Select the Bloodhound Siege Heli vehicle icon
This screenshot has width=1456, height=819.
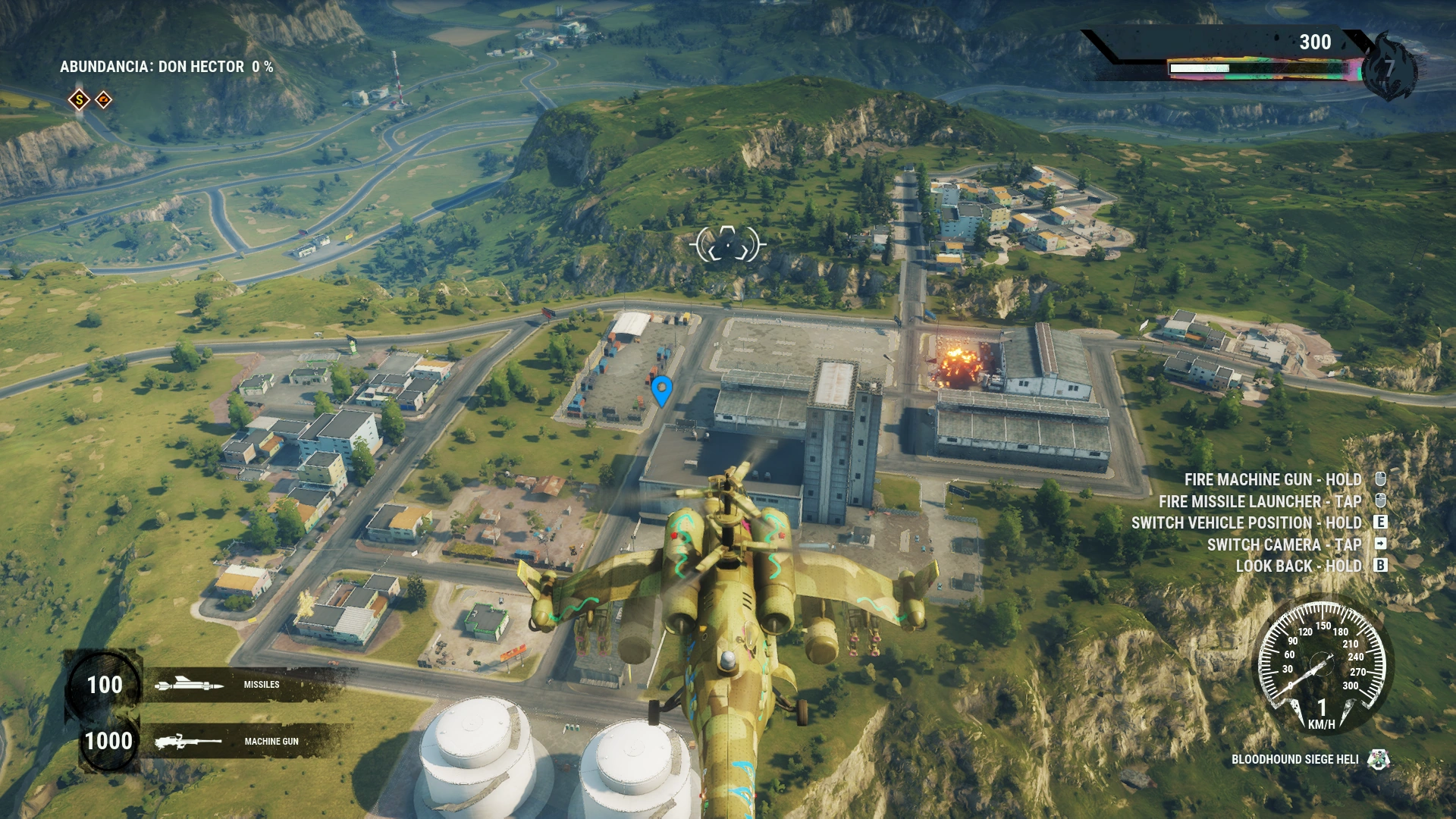click(x=1378, y=759)
